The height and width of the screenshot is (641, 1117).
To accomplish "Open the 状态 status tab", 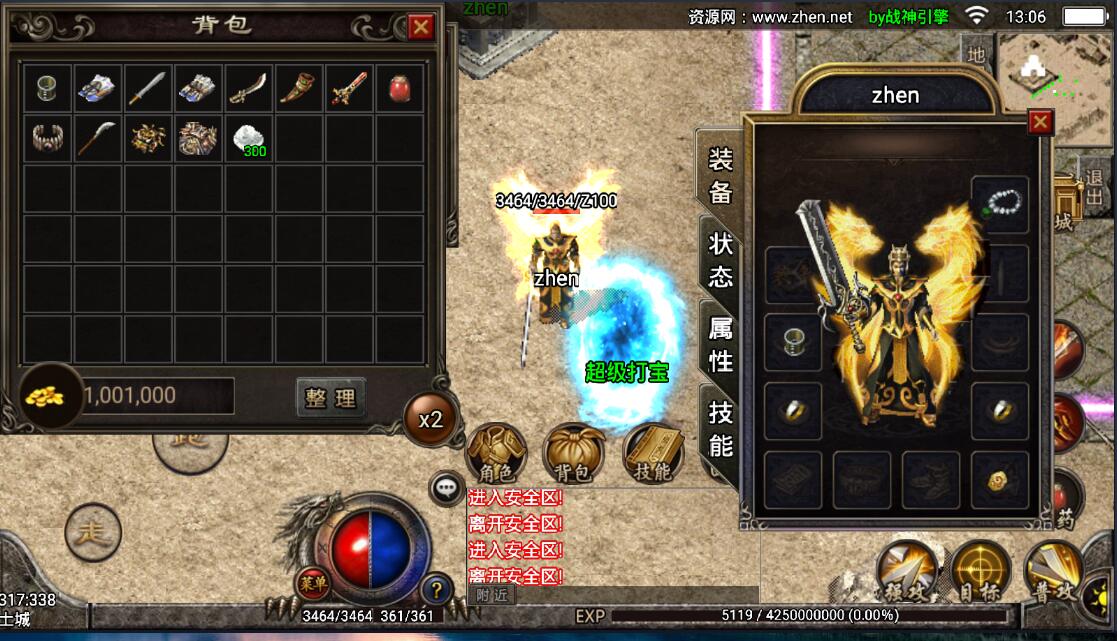I will (720, 258).
